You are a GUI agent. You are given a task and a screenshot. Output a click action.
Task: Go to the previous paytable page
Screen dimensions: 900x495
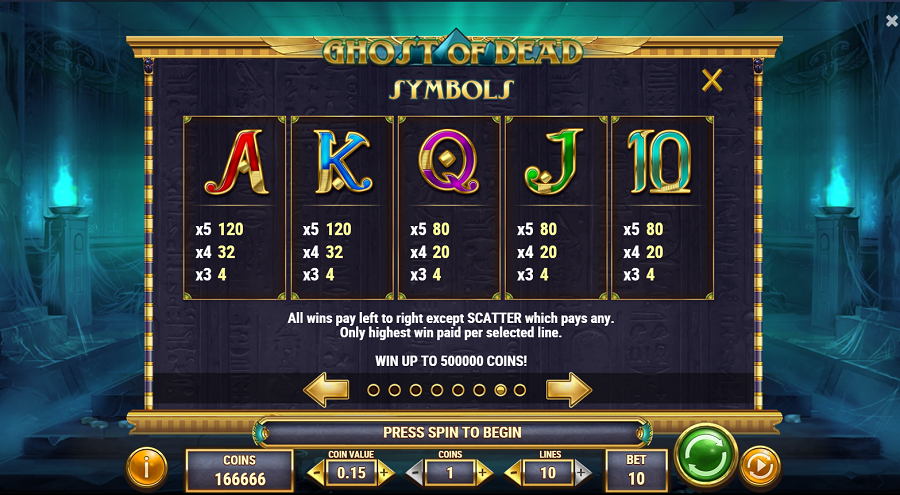326,389
